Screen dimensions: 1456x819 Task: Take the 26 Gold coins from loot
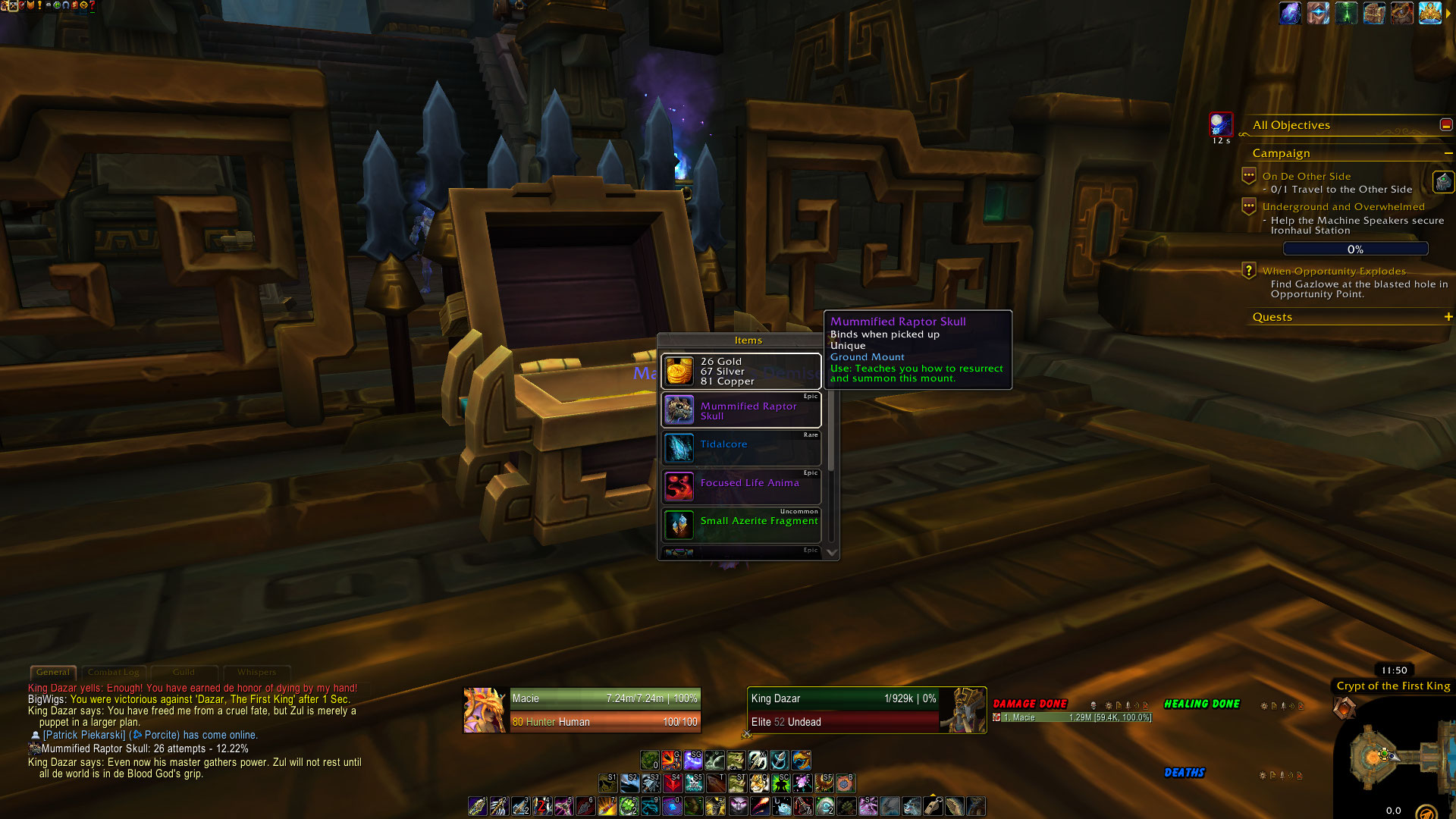[x=741, y=372]
